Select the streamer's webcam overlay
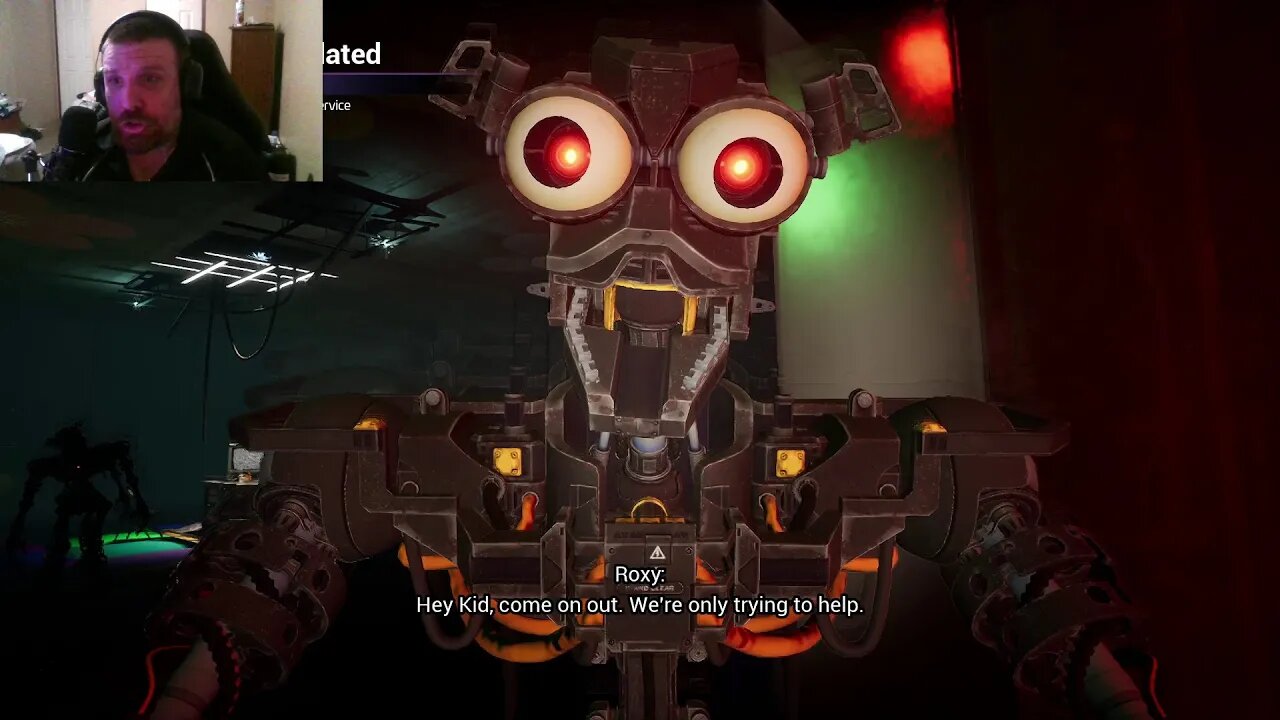This screenshot has height=720, width=1280. [x=160, y=90]
